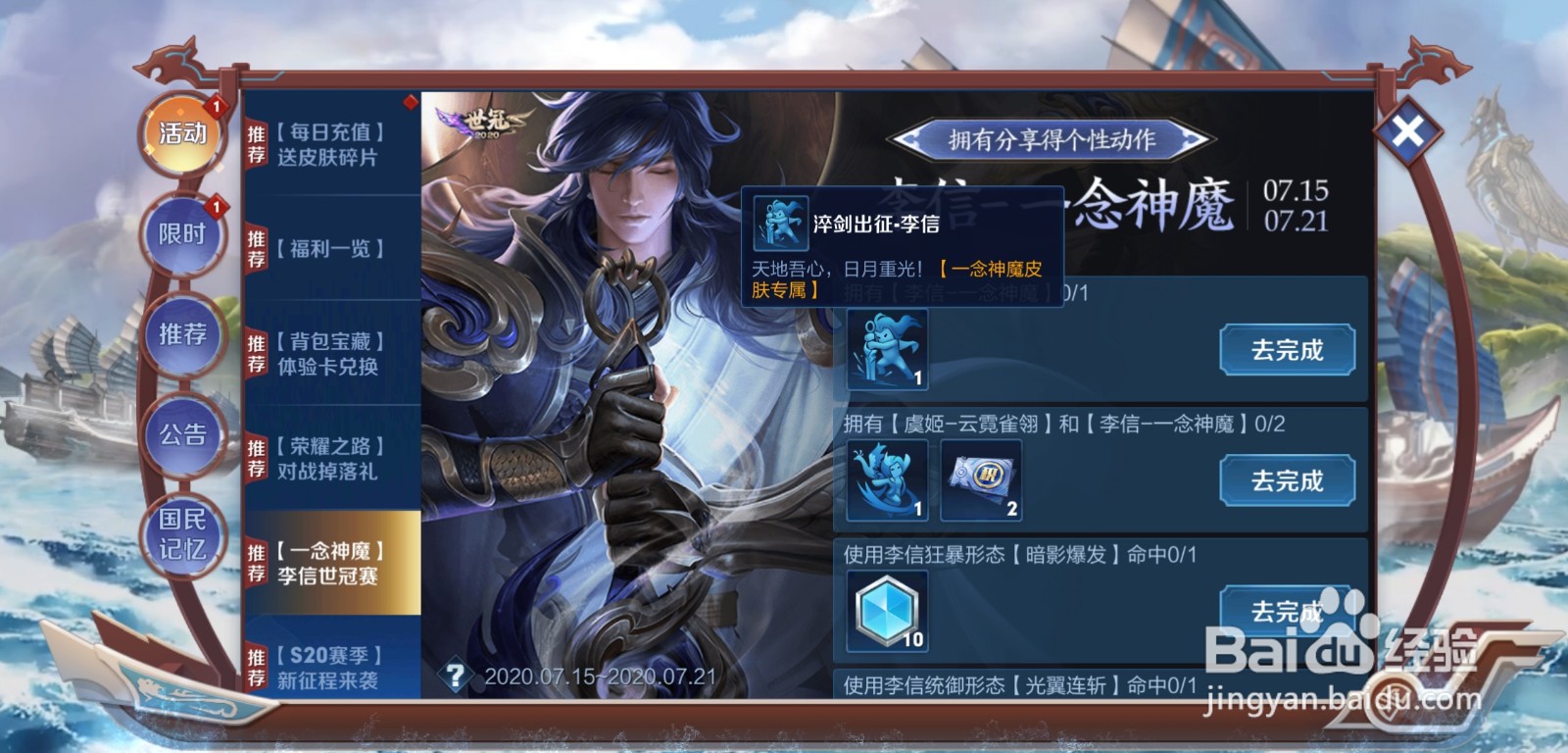Click 去完成 for owning 李信一念神魔
The height and width of the screenshot is (753, 1568).
pos(1288,349)
